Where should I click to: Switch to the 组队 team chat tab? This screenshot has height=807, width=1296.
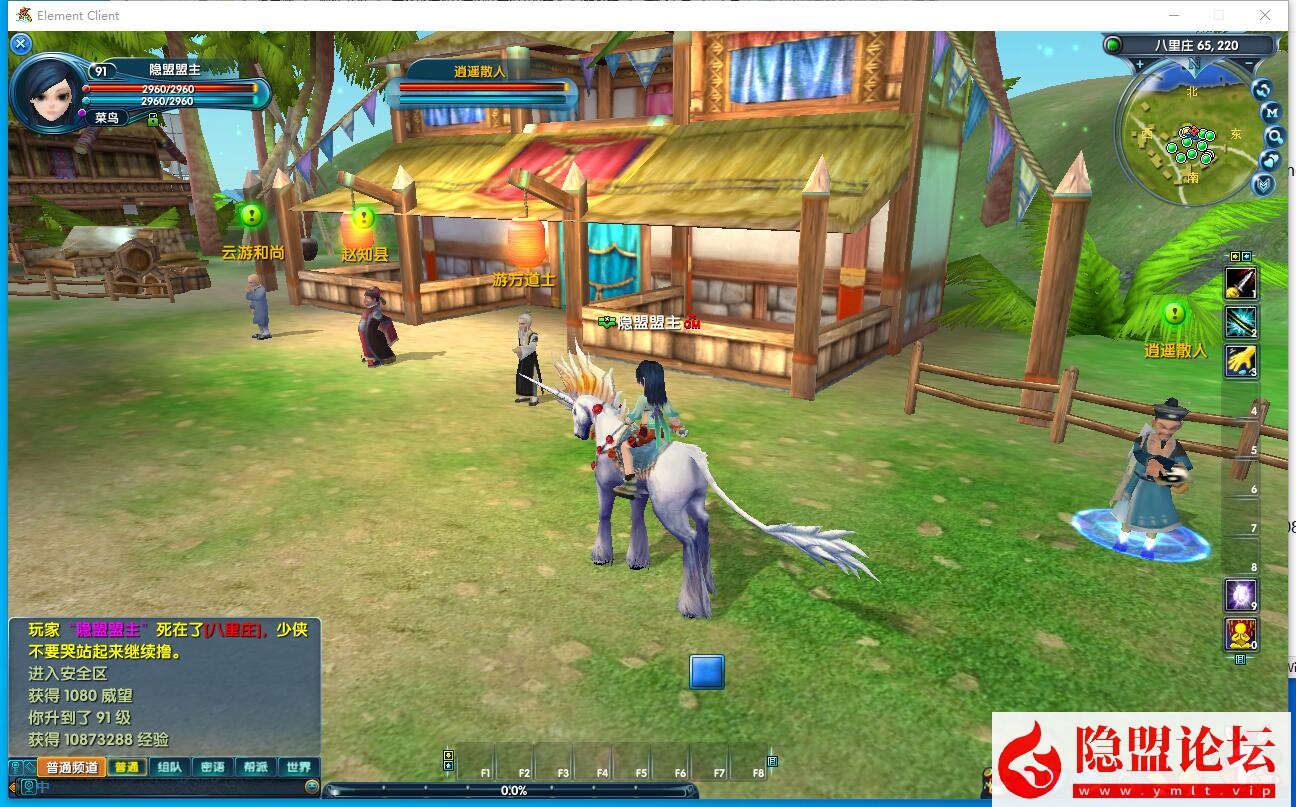click(x=169, y=768)
